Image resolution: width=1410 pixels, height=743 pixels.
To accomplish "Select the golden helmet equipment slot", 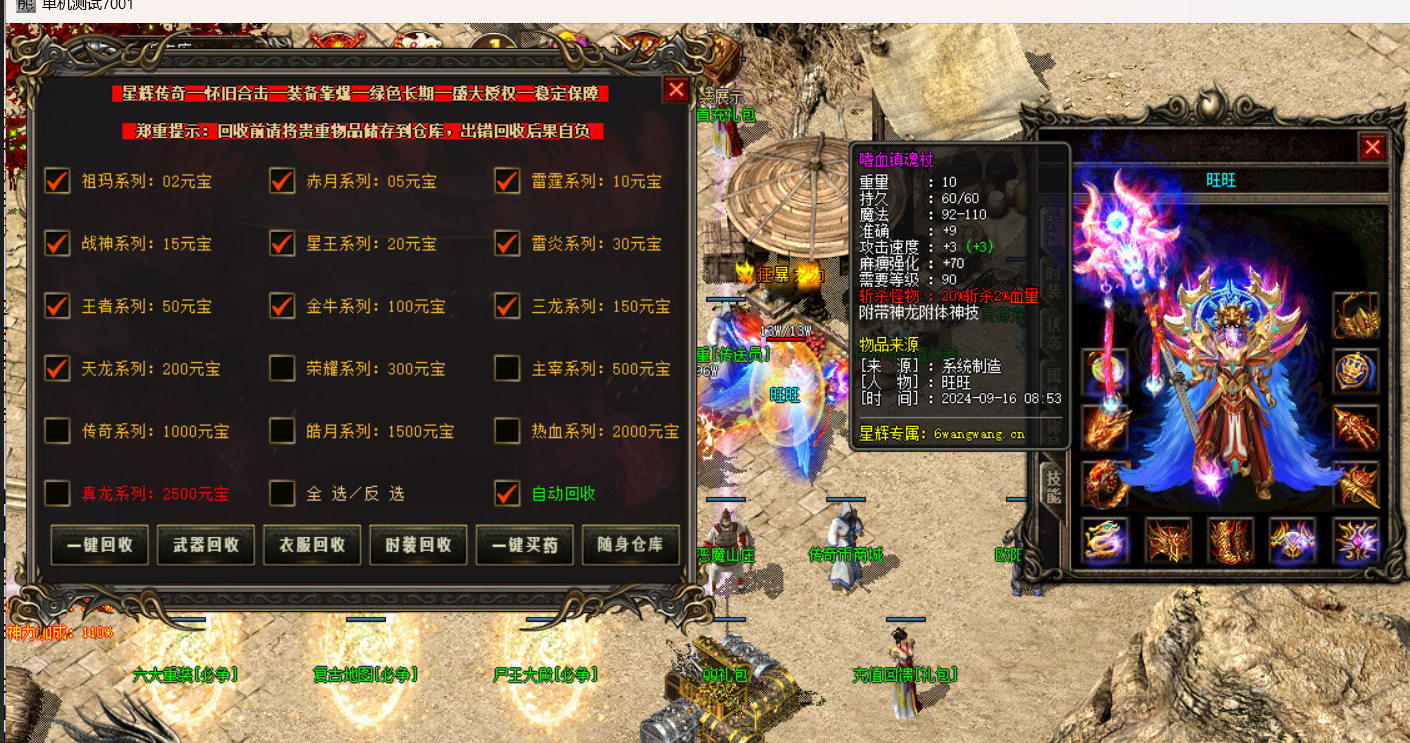I will pos(1355,315).
